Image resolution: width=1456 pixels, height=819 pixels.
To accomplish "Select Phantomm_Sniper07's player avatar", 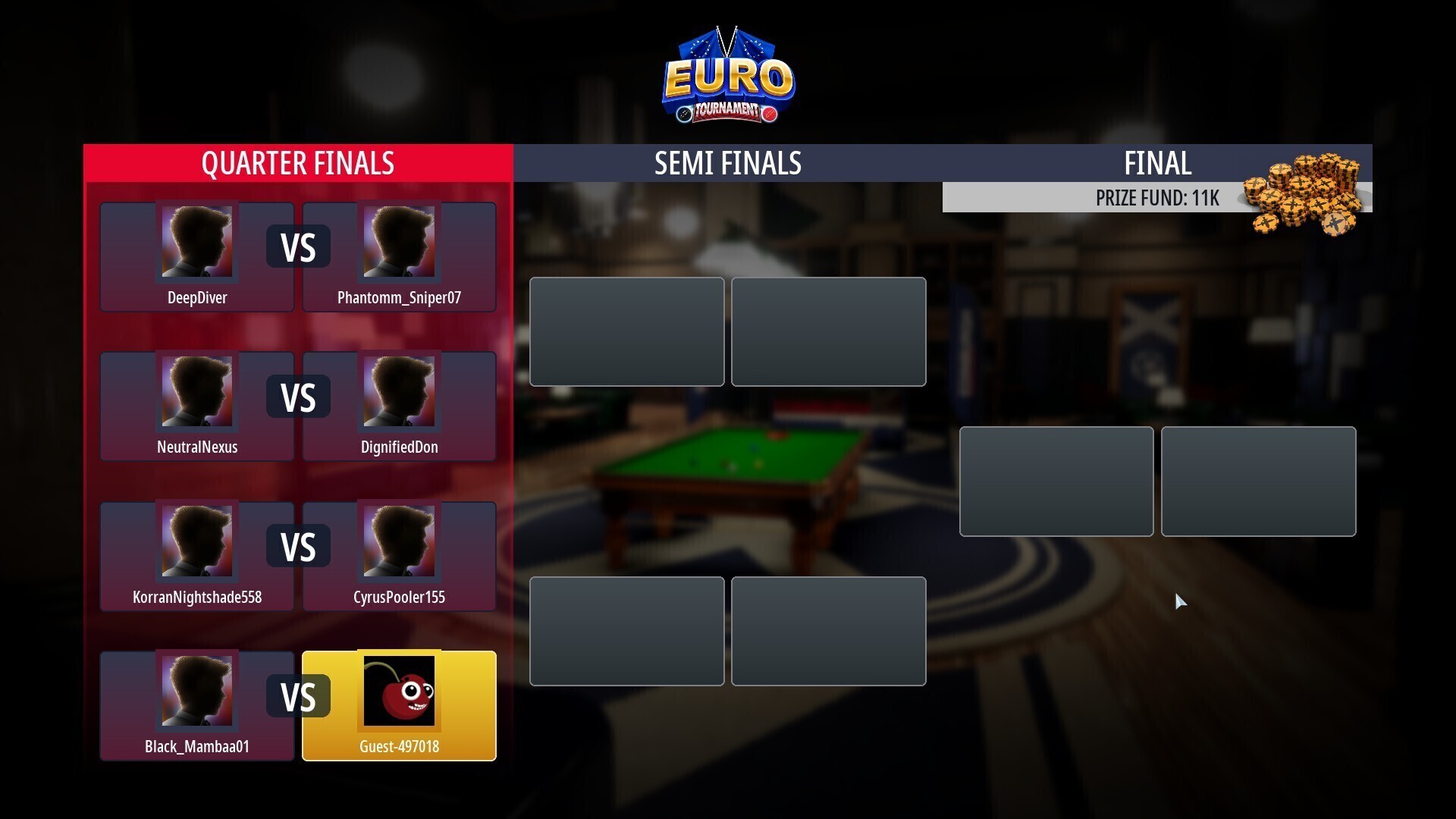I will [400, 241].
